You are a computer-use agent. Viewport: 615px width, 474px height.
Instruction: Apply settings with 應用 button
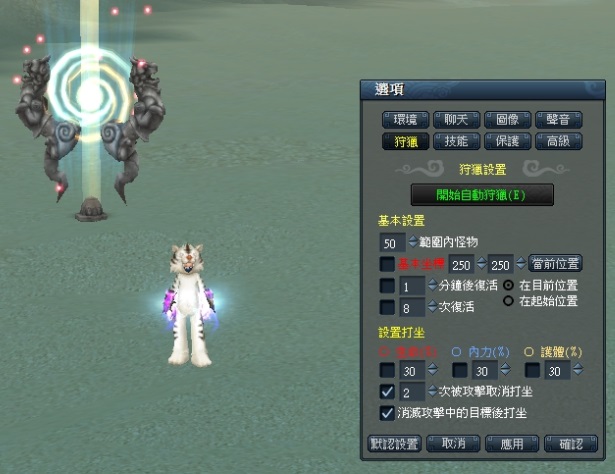[511, 443]
